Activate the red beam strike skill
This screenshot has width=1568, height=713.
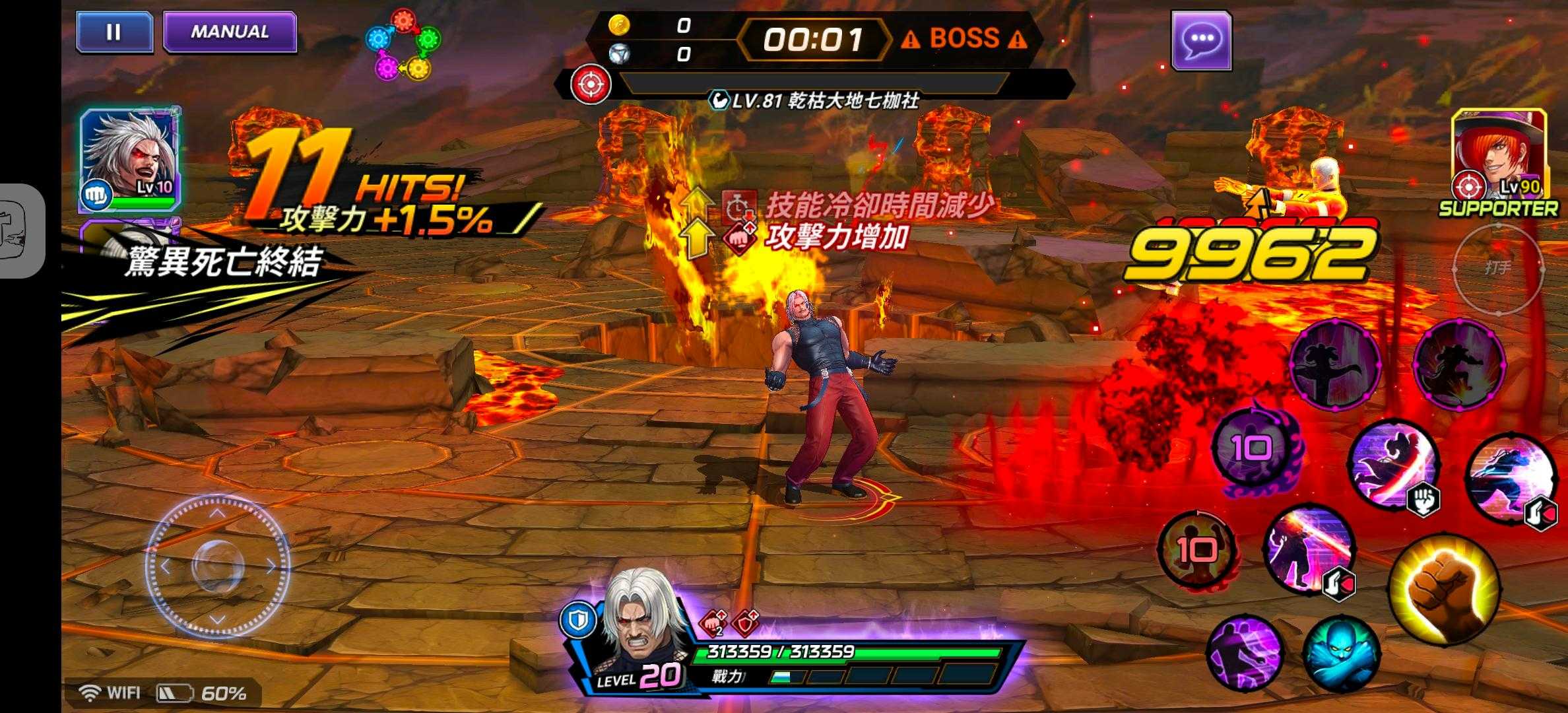pyautogui.click(x=1308, y=551)
